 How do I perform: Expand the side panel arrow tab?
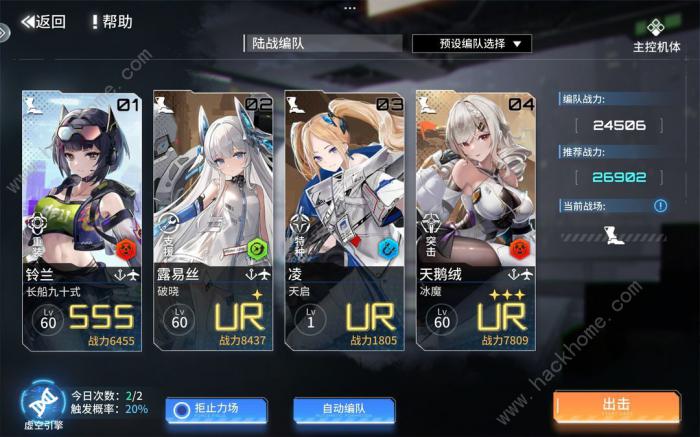(x=5, y=32)
